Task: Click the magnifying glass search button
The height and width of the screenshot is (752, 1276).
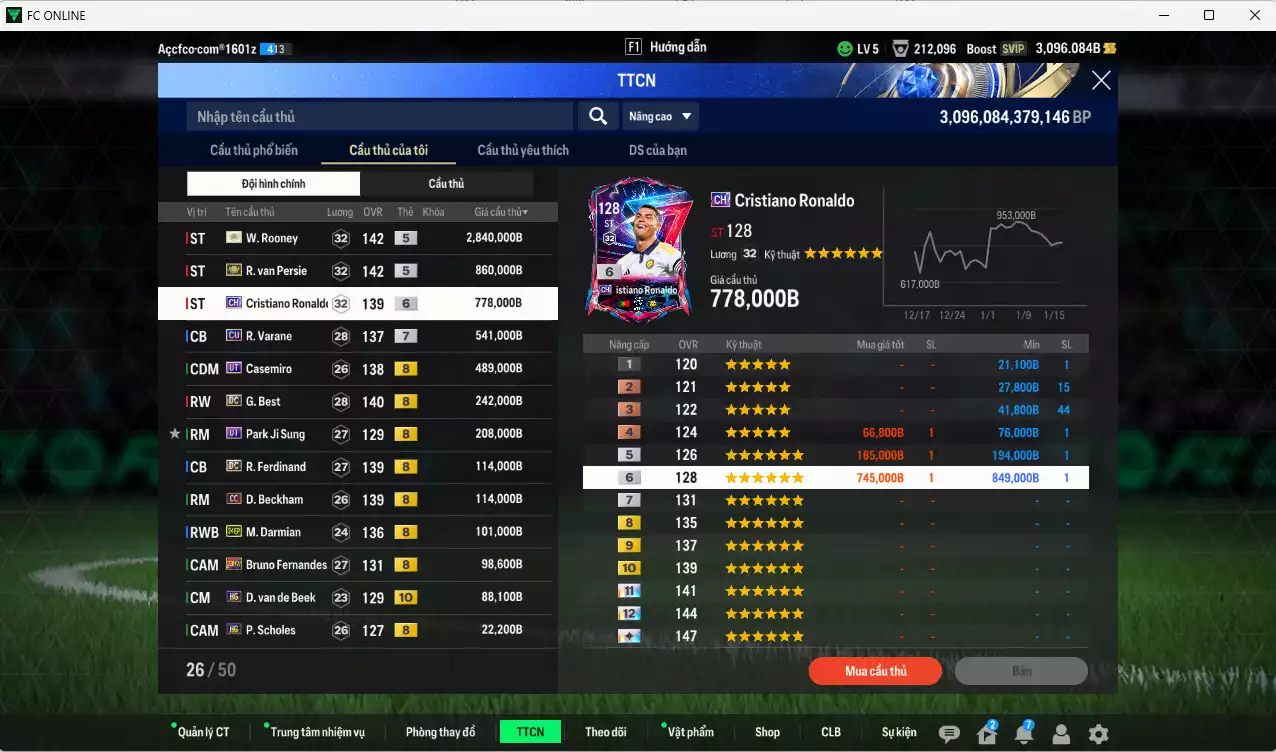Action: pos(597,117)
